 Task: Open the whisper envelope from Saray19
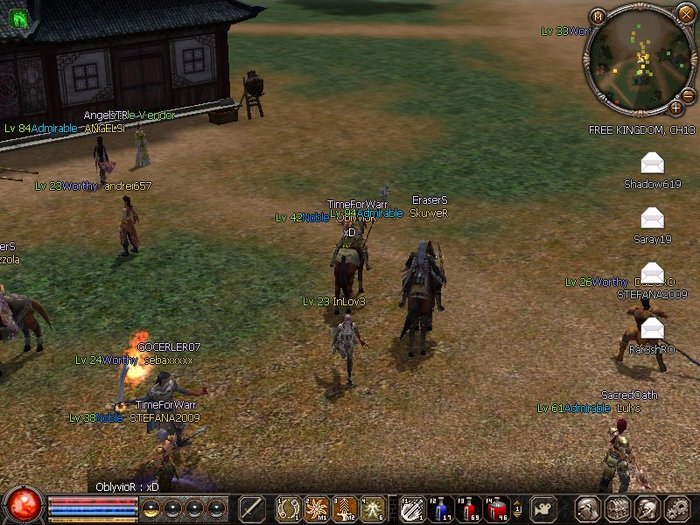click(652, 217)
